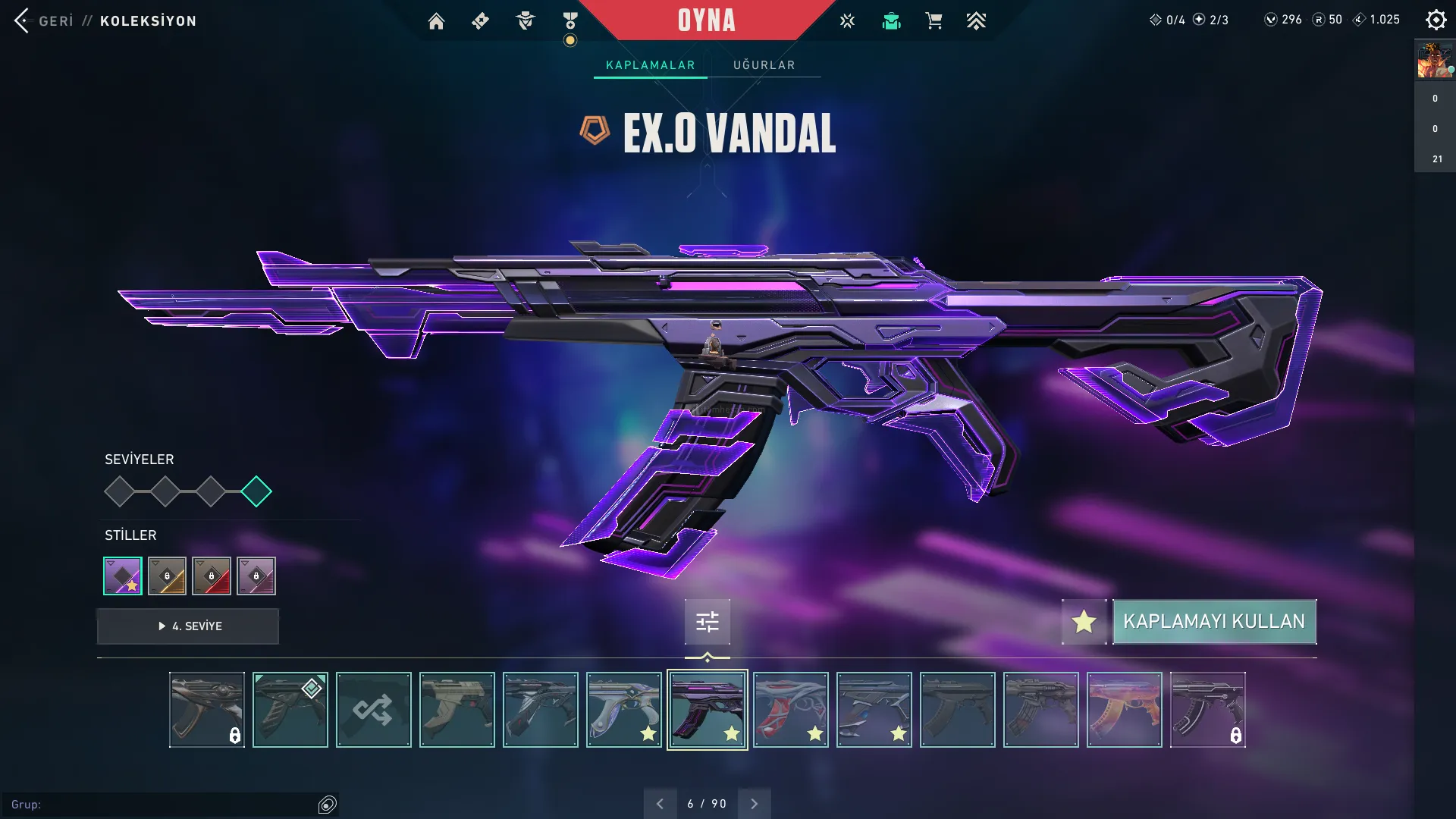Open the home screen icon

[x=436, y=21]
